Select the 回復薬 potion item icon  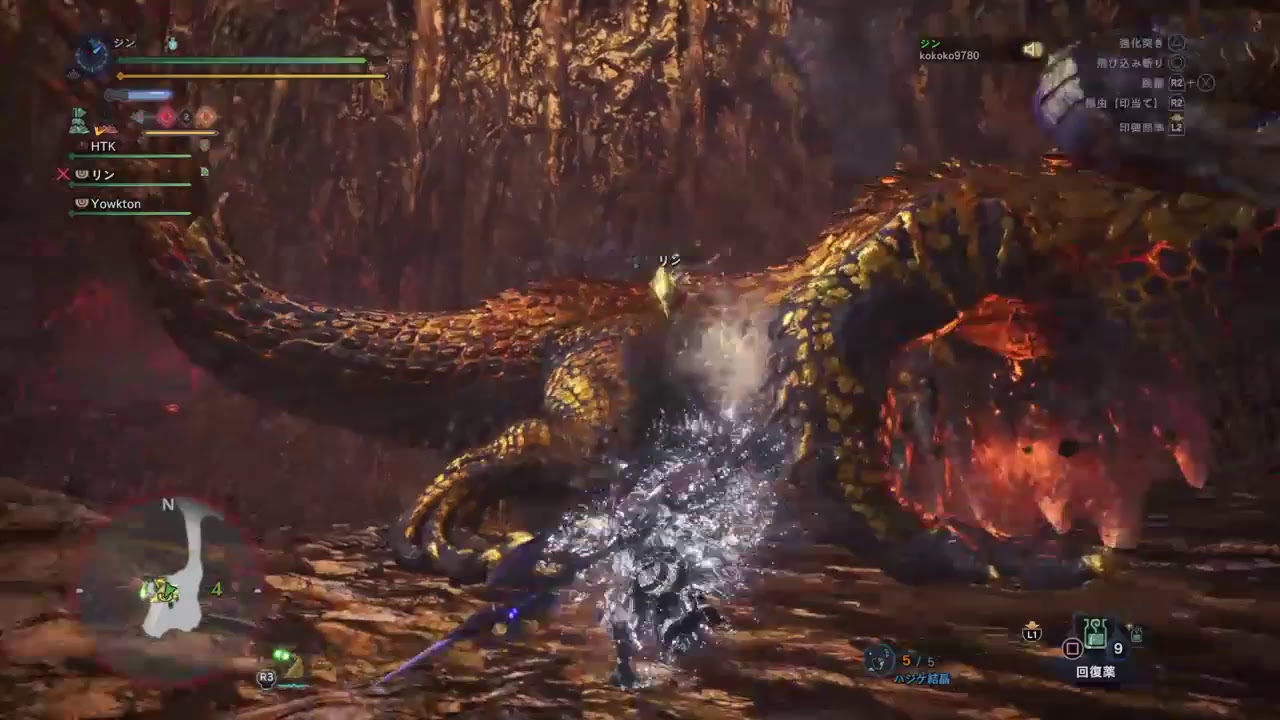click(x=1096, y=631)
